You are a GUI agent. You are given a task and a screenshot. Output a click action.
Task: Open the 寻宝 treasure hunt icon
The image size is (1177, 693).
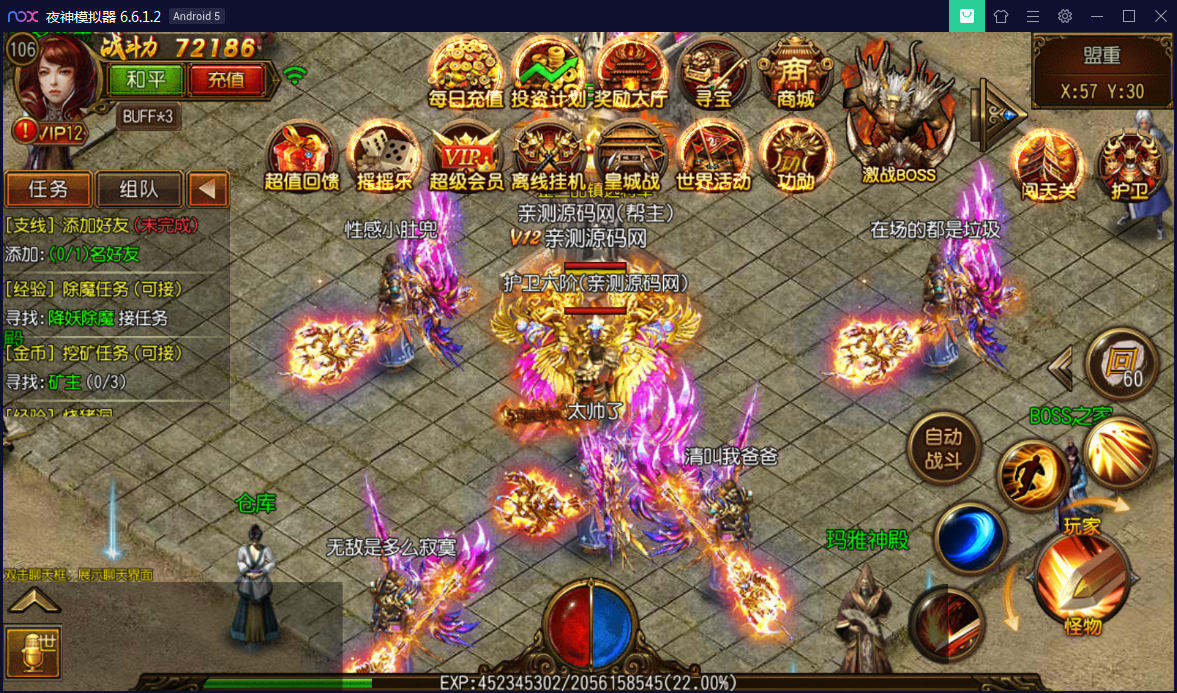coord(712,72)
